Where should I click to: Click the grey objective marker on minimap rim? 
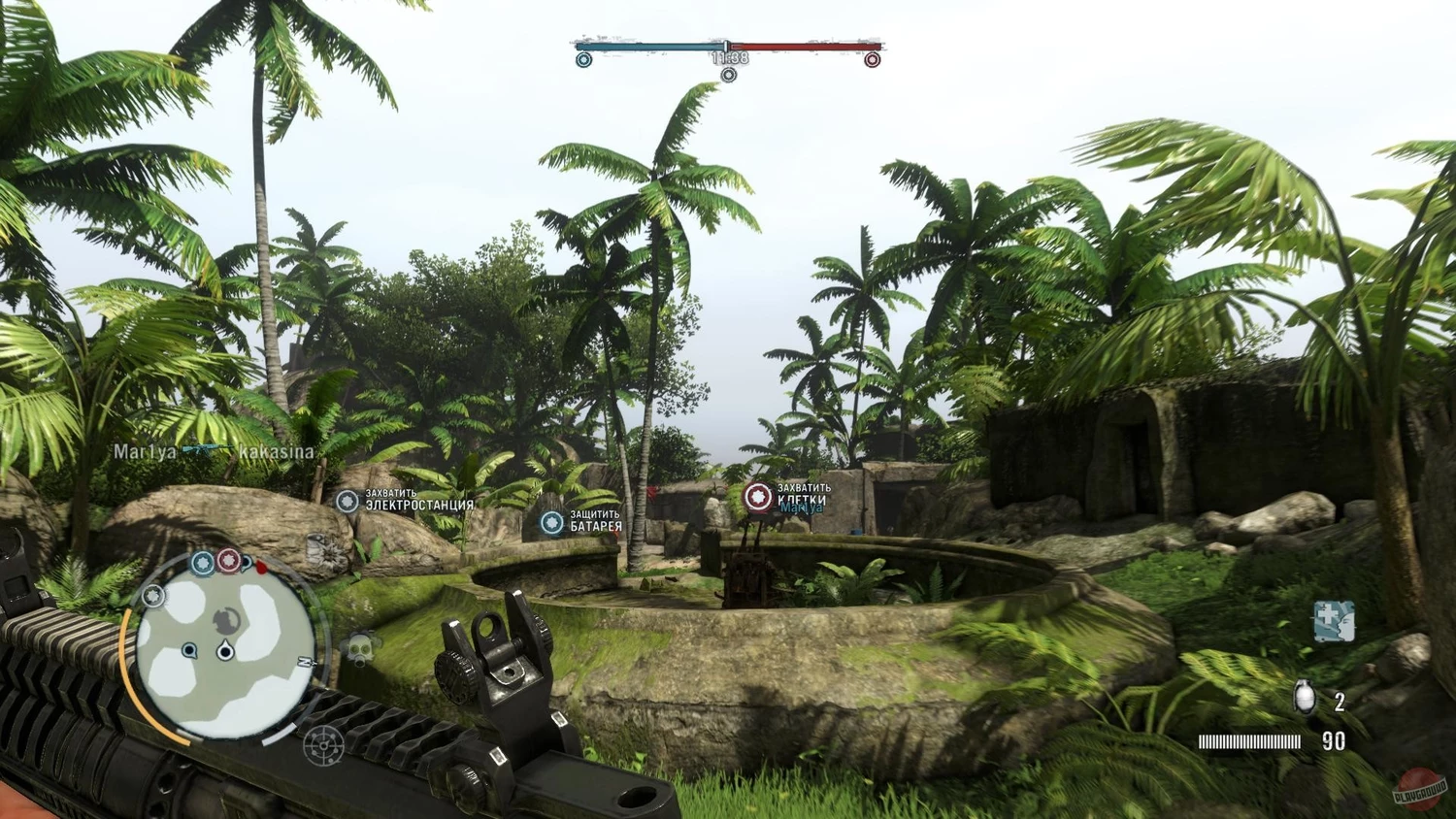pos(153,596)
